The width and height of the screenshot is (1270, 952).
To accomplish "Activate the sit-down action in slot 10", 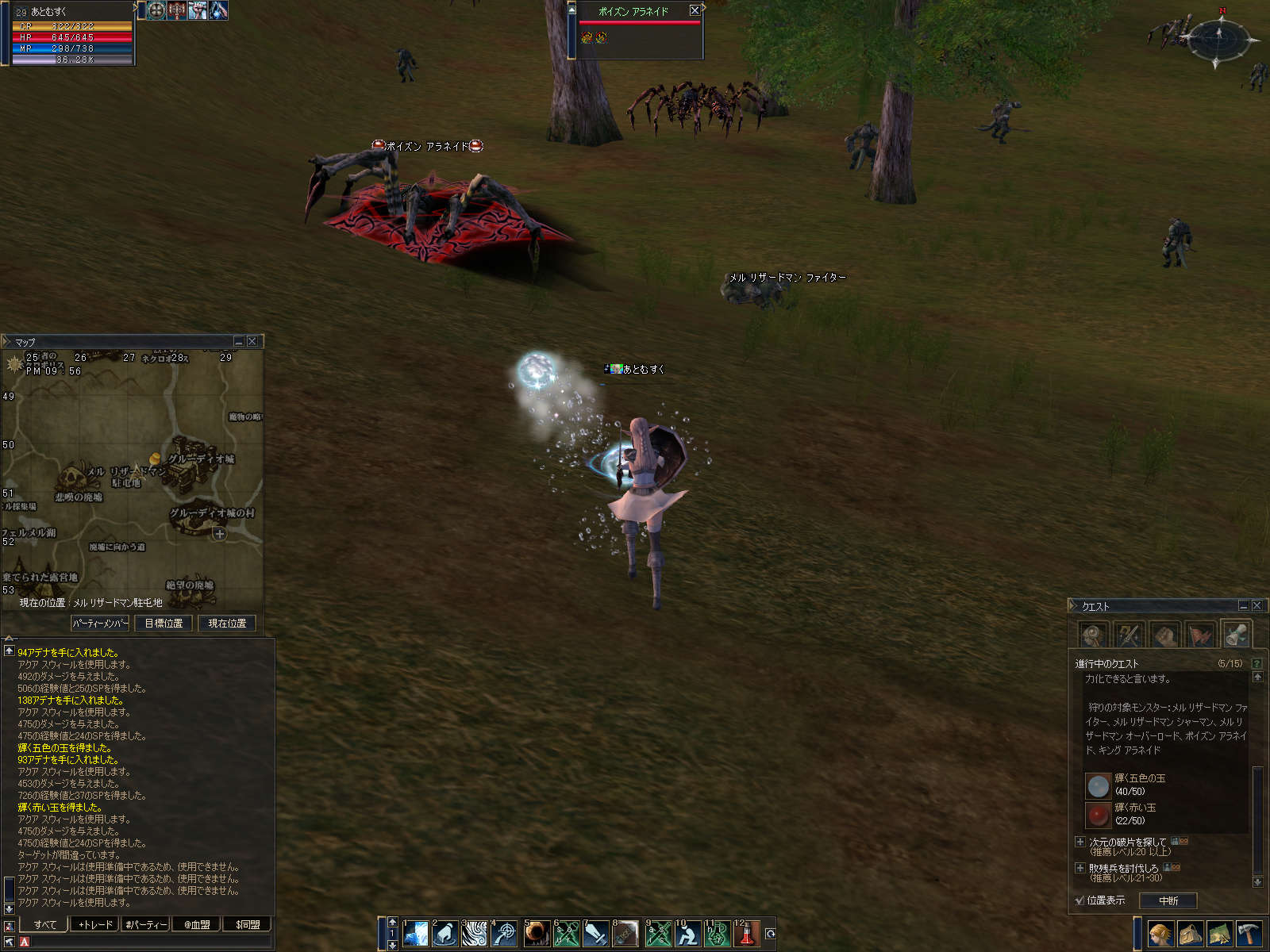I will (687, 934).
